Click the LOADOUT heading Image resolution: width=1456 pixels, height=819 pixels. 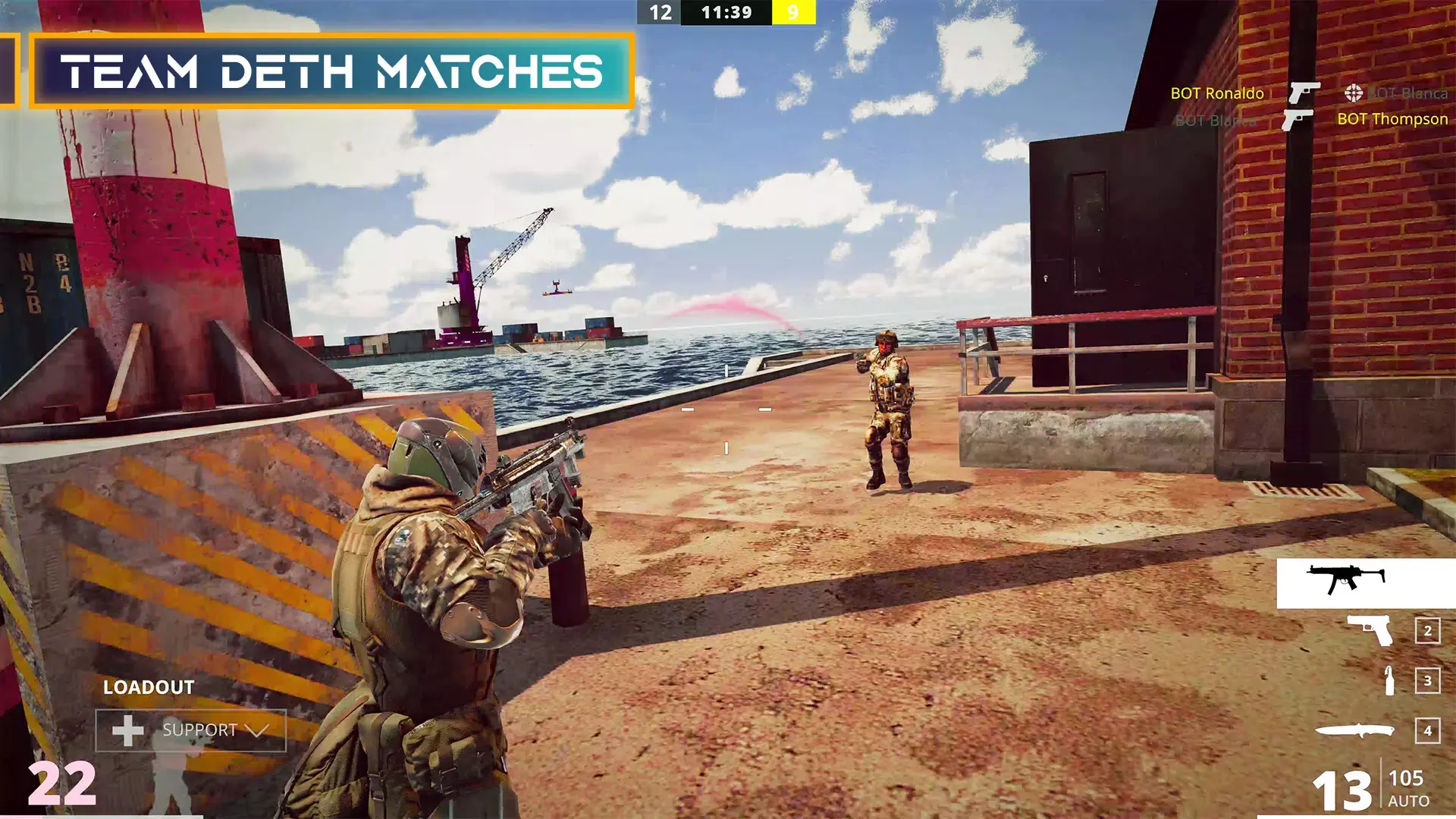click(x=149, y=688)
